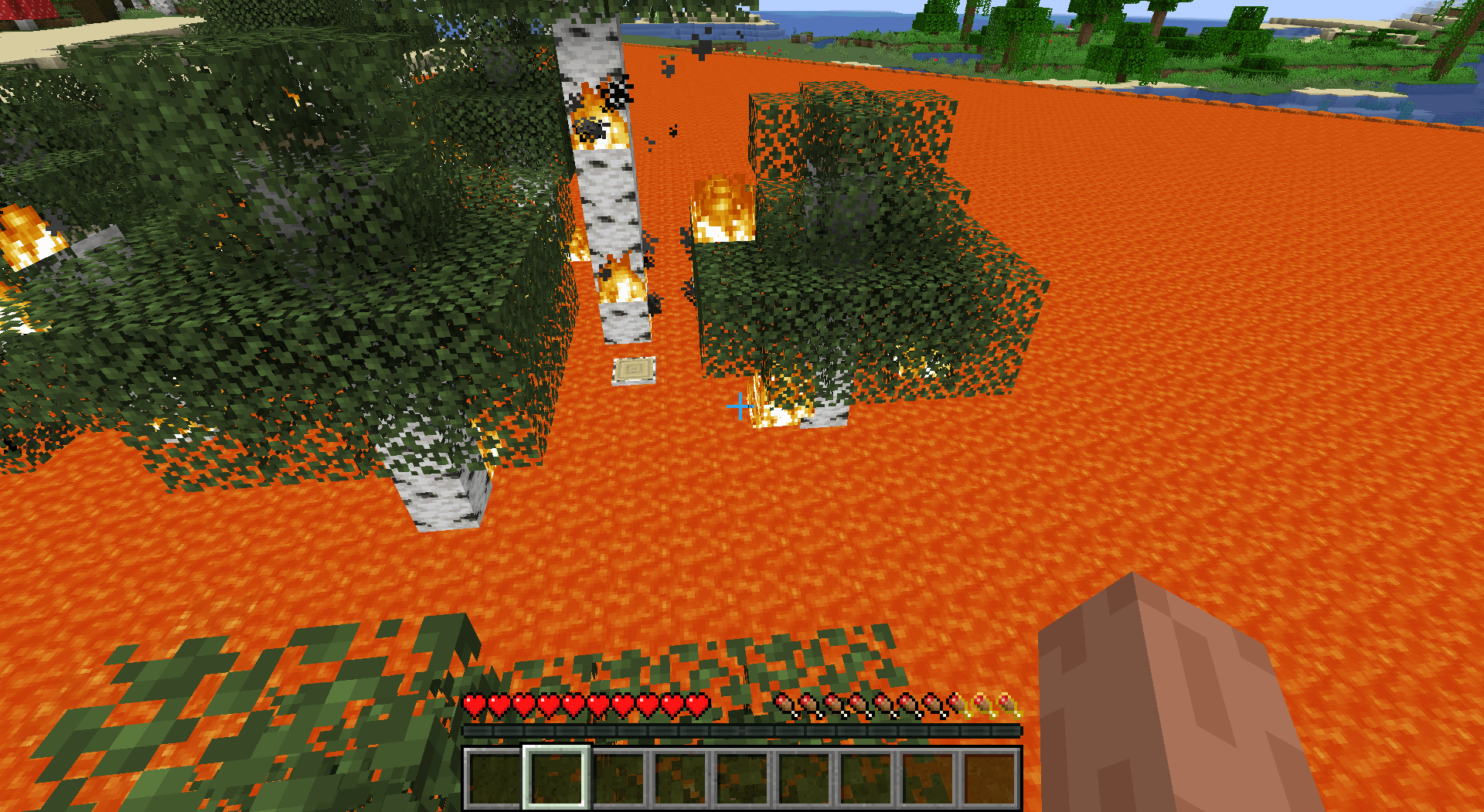Select the first hotbar slot
1484x812 pixels.
click(495, 780)
